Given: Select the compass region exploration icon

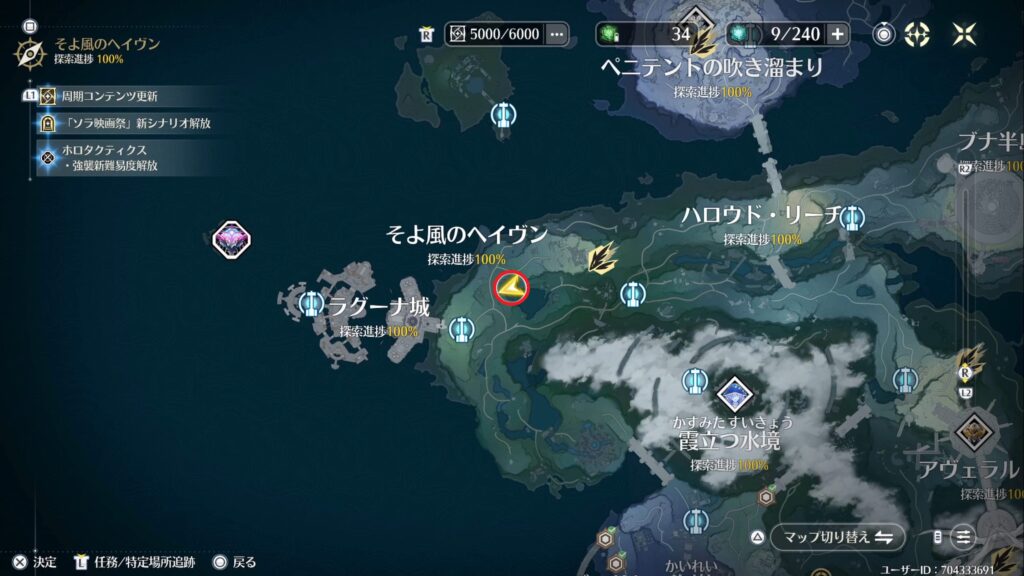Looking at the screenshot, I should (29, 51).
